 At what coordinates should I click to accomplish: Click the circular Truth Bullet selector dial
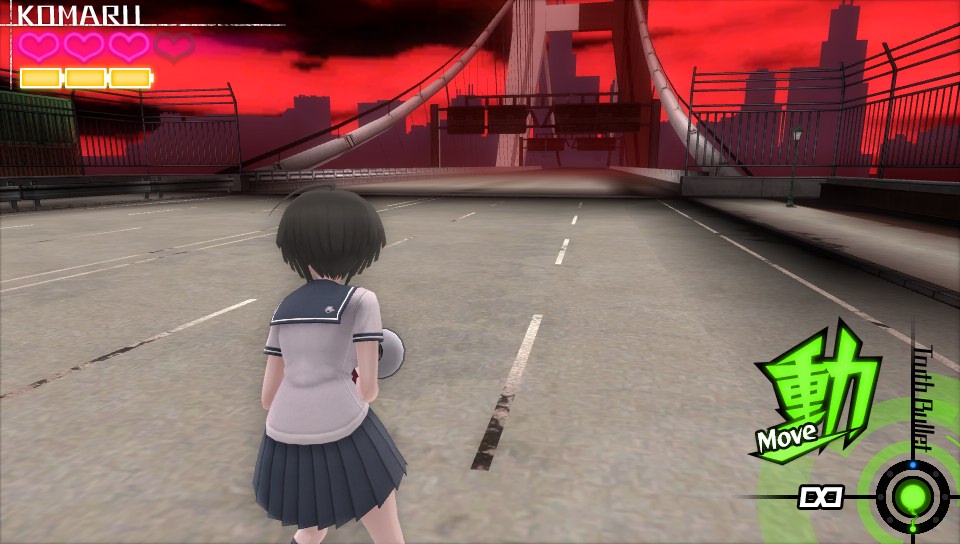coord(912,496)
